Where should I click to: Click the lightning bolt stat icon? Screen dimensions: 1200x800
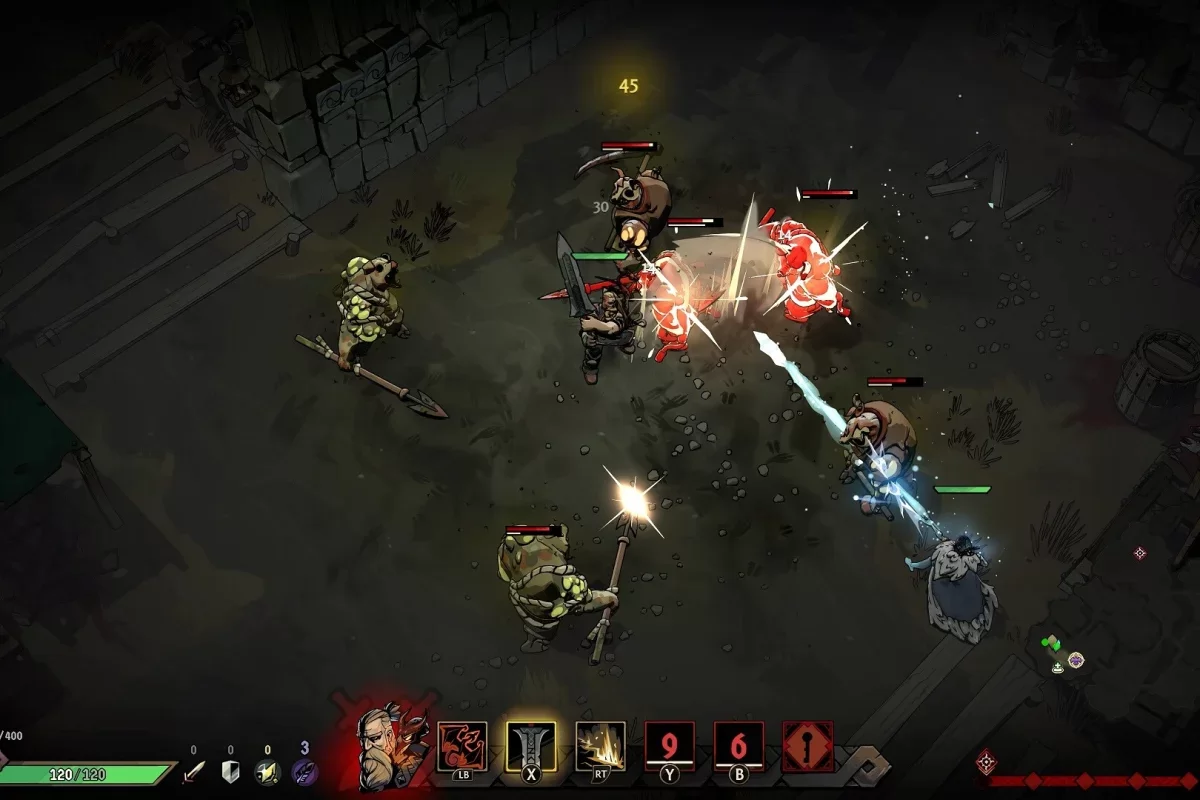coord(266,772)
